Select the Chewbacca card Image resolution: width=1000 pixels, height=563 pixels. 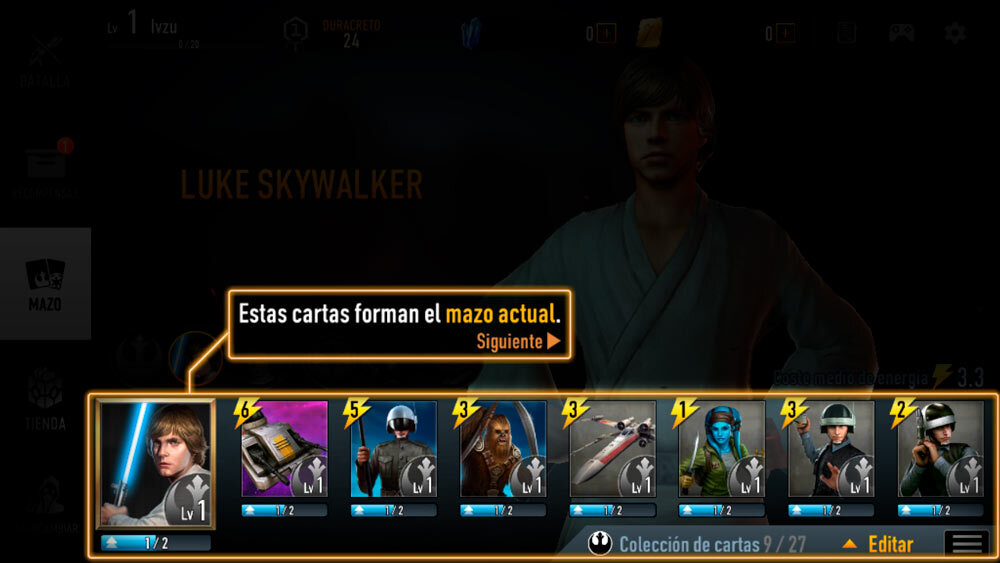coord(502,449)
